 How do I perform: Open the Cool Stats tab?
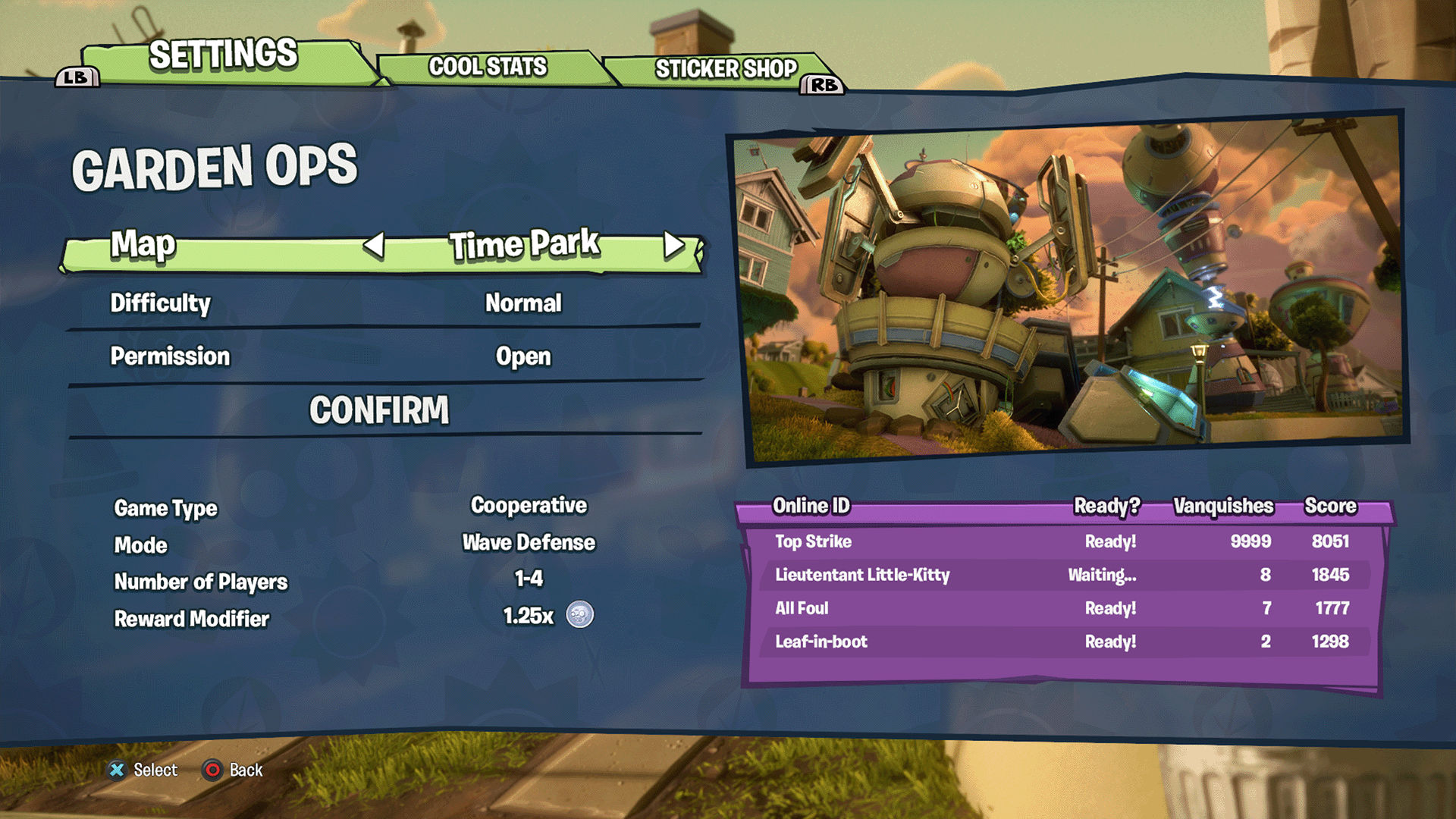point(488,67)
